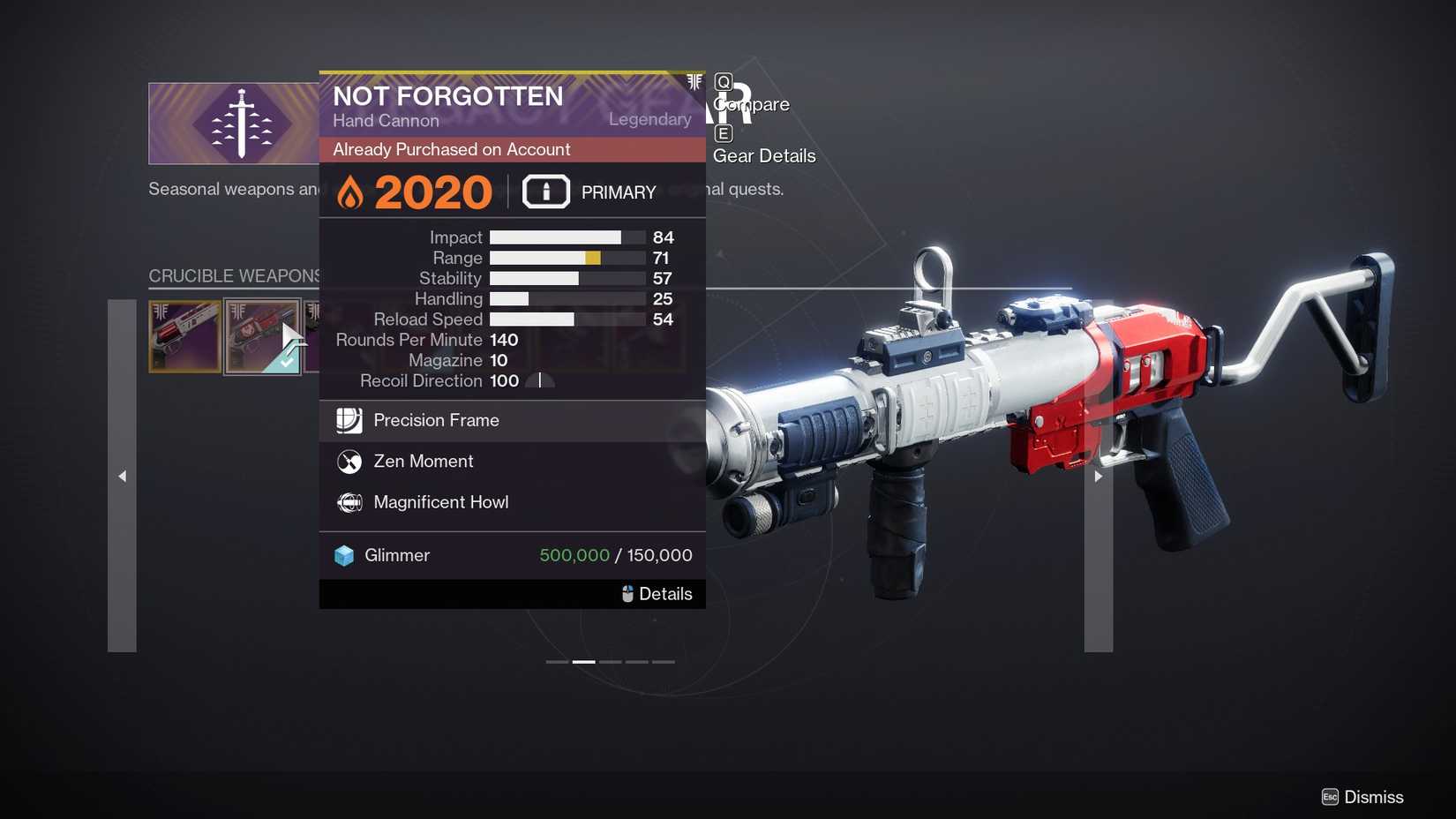Open the previous page with the left arrow
The height and width of the screenshot is (819, 1456).
click(x=121, y=476)
